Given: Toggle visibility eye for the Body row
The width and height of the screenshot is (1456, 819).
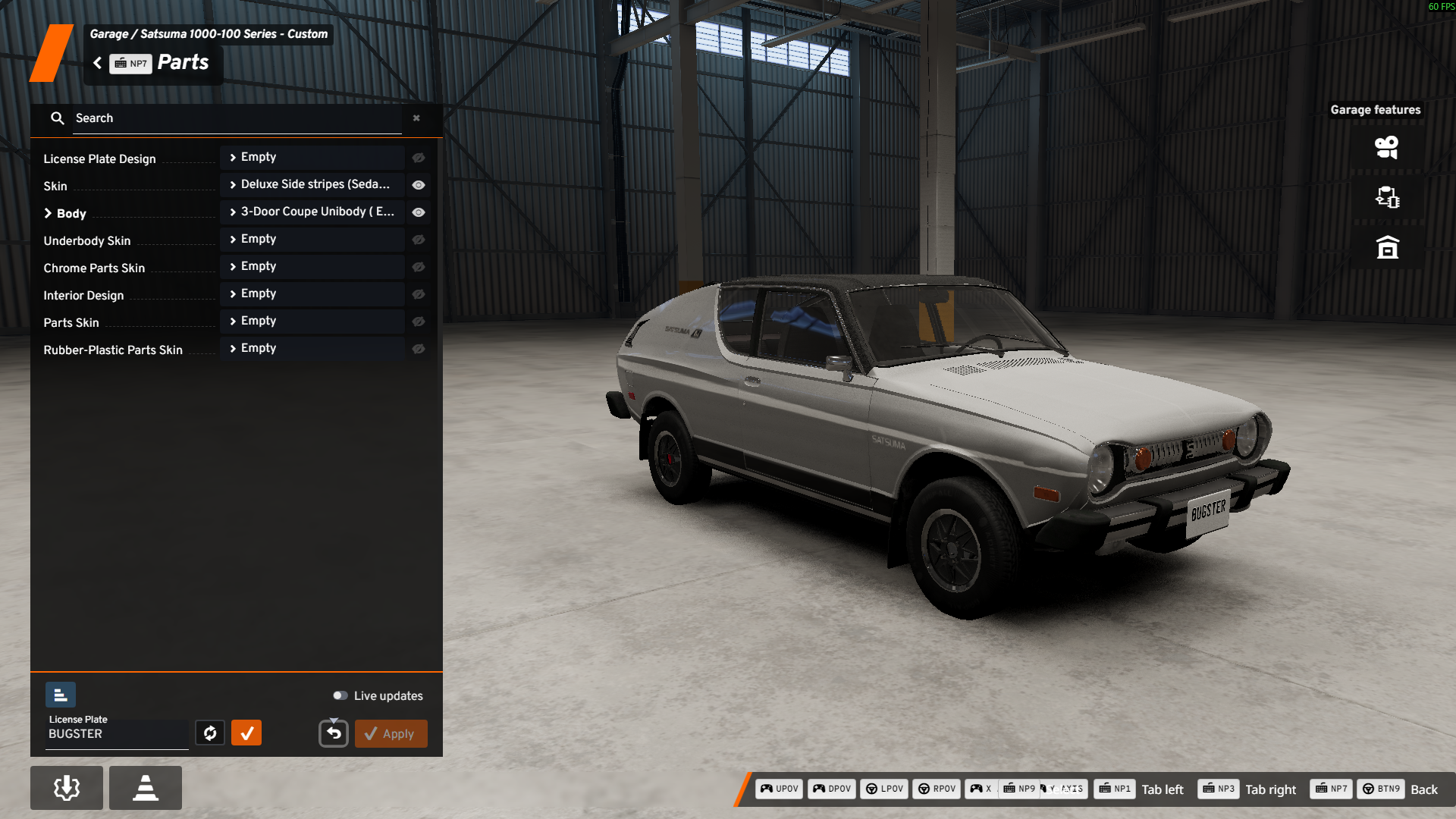Looking at the screenshot, I should pos(419,212).
